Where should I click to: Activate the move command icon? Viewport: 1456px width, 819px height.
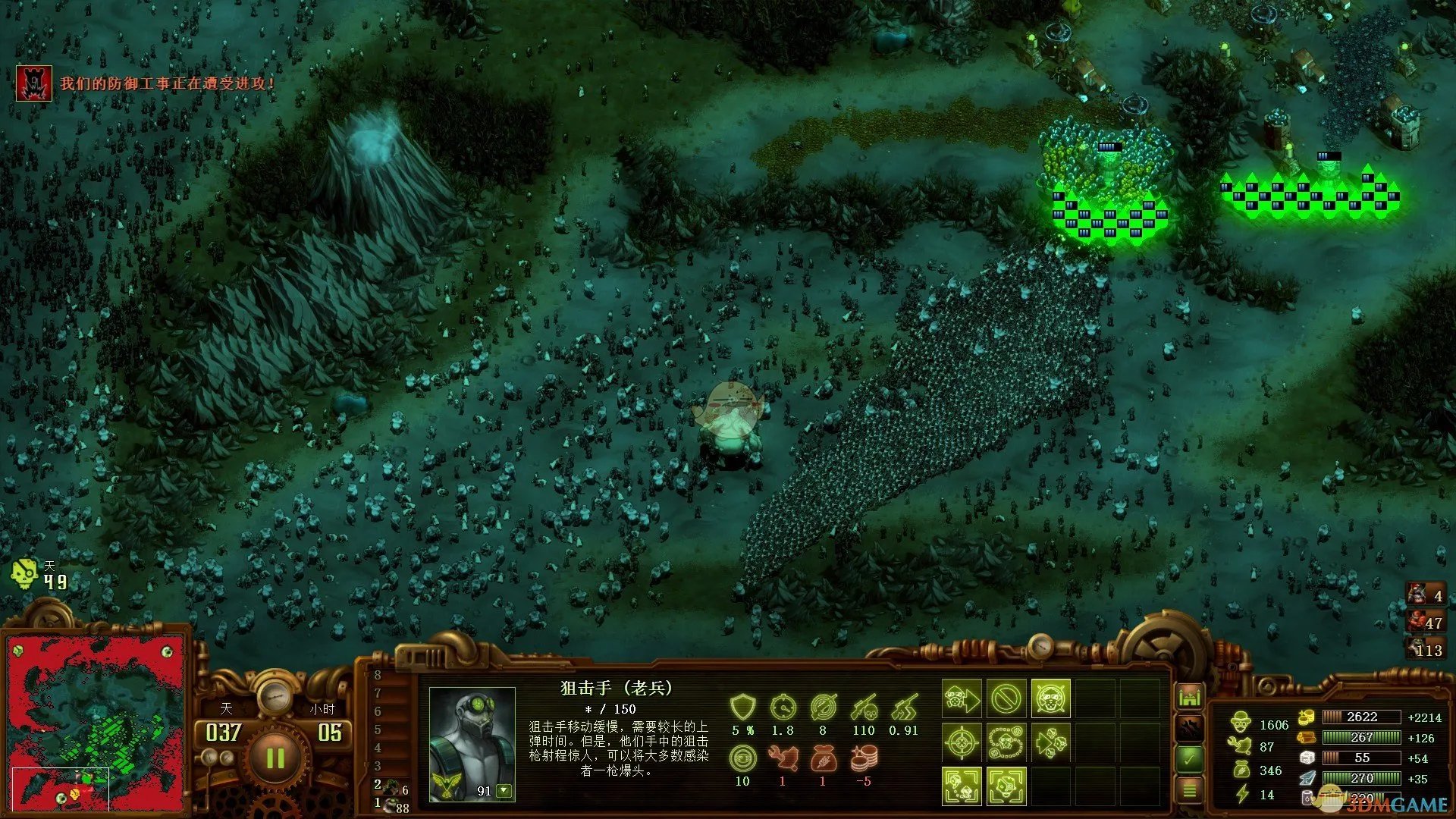962,698
